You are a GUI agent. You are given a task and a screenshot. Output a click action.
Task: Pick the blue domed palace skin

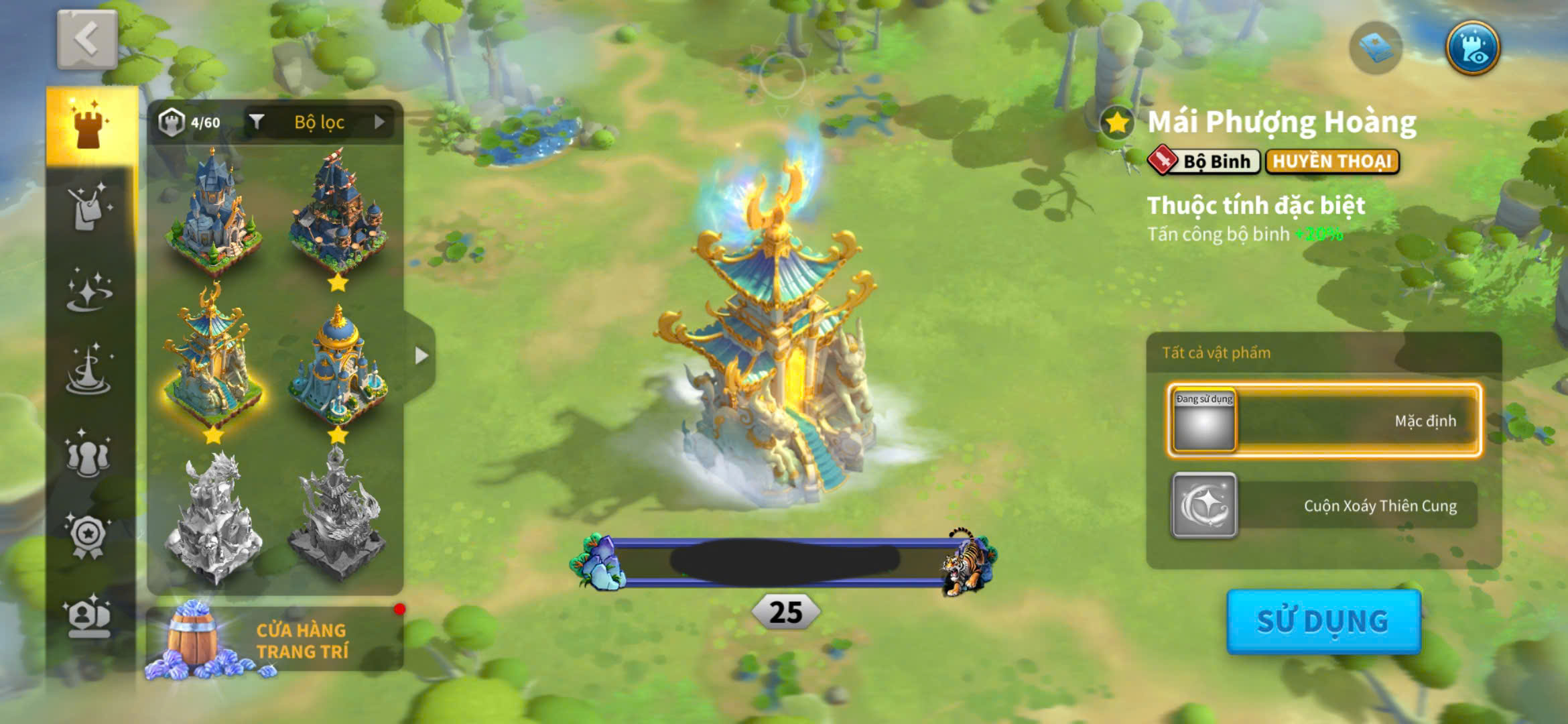338,365
